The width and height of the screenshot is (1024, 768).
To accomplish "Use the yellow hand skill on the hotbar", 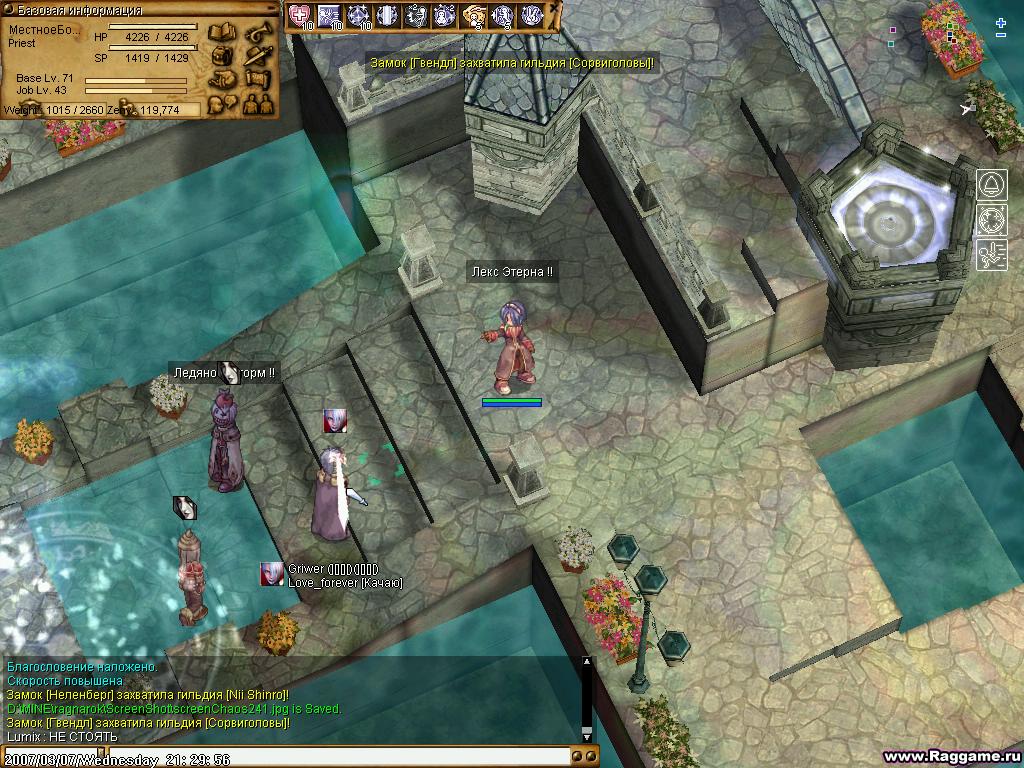I will click(474, 15).
